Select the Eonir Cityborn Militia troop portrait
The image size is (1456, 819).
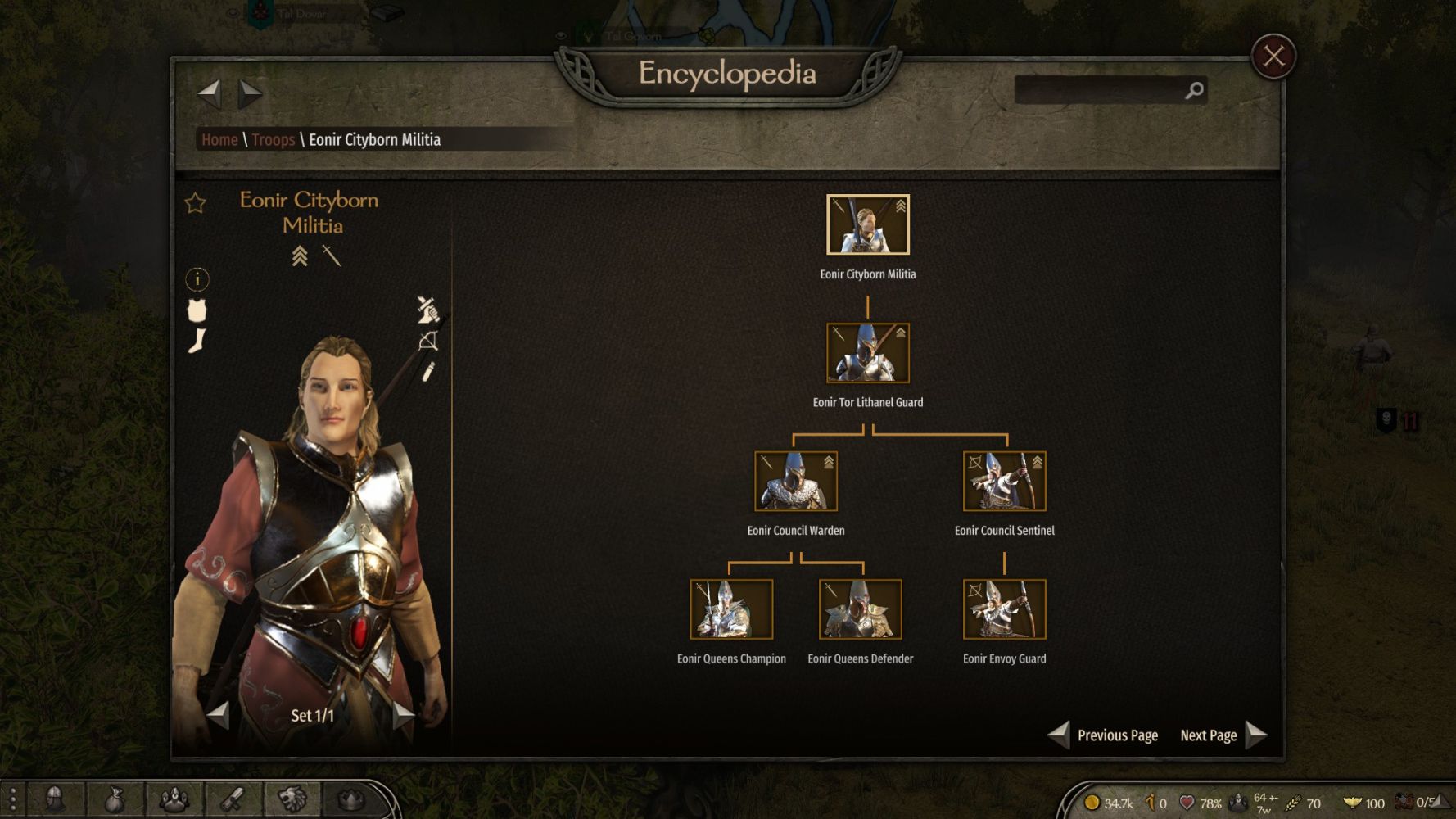[867, 224]
